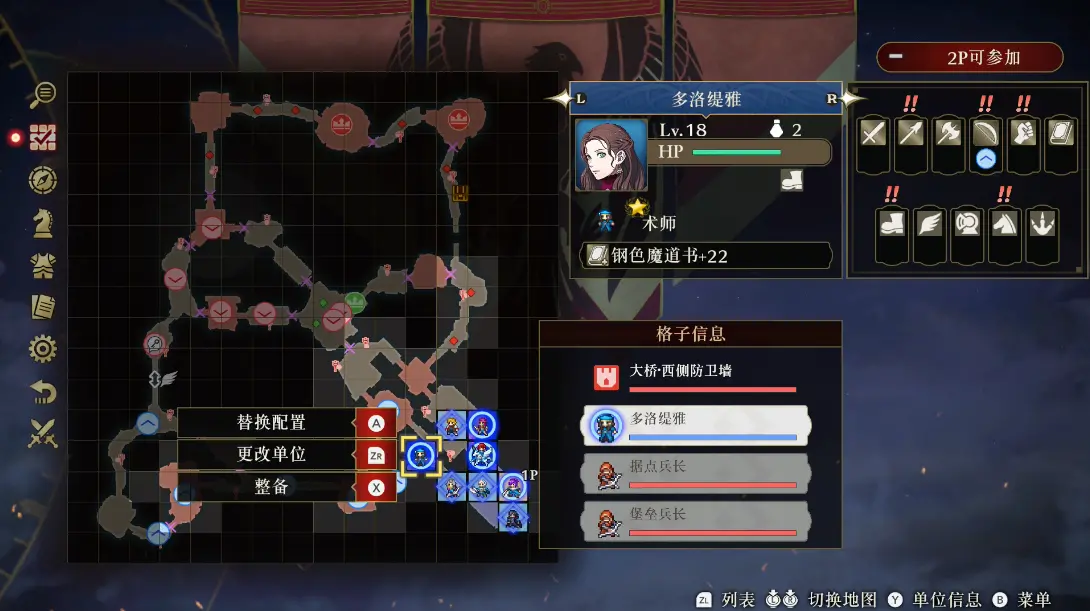The width and height of the screenshot is (1090, 611).
Task: Click the 2P可参加 banner
Action: pyautogui.click(x=969, y=57)
